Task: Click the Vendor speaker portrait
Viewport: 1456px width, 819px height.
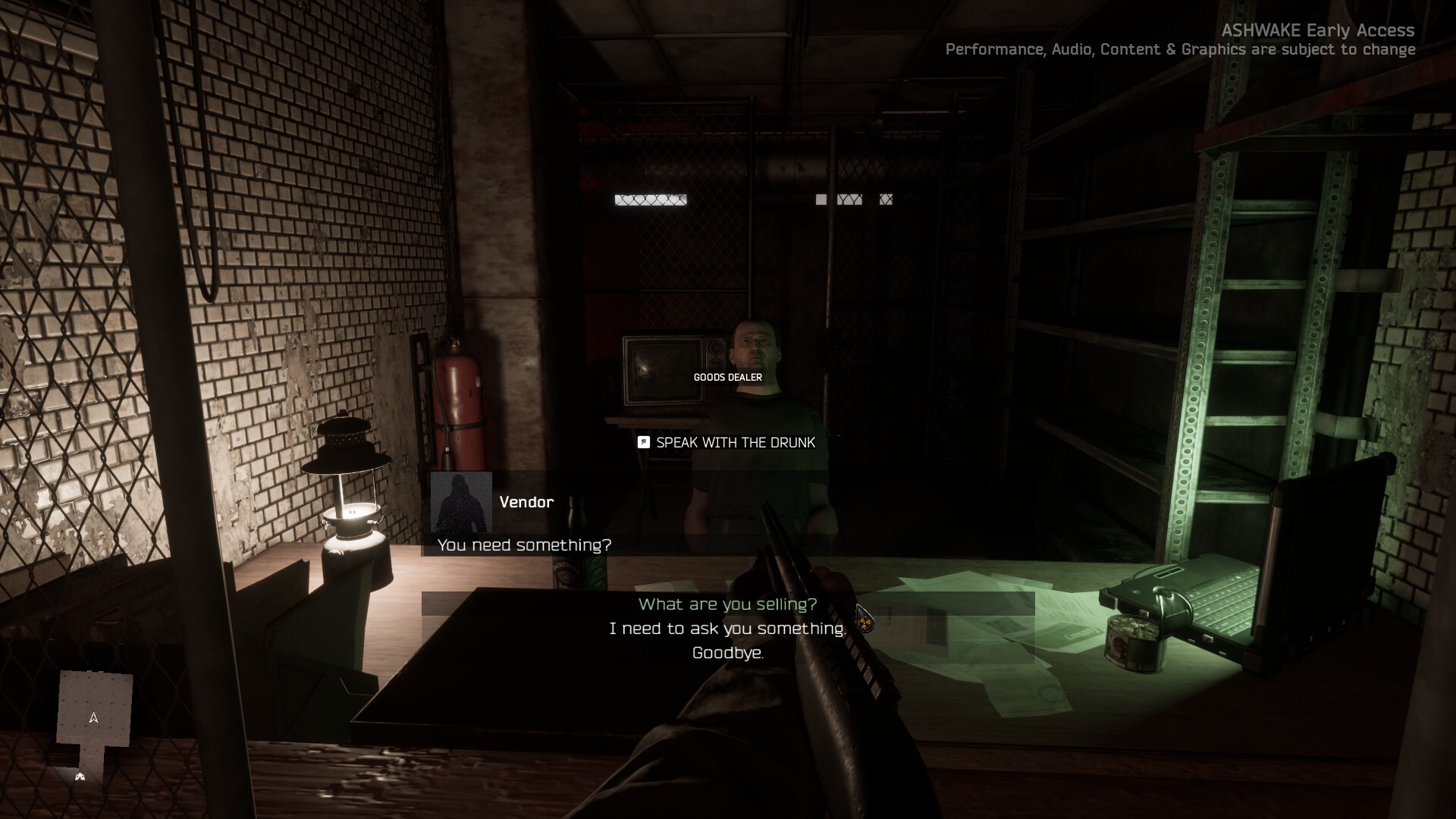Action: (461, 502)
